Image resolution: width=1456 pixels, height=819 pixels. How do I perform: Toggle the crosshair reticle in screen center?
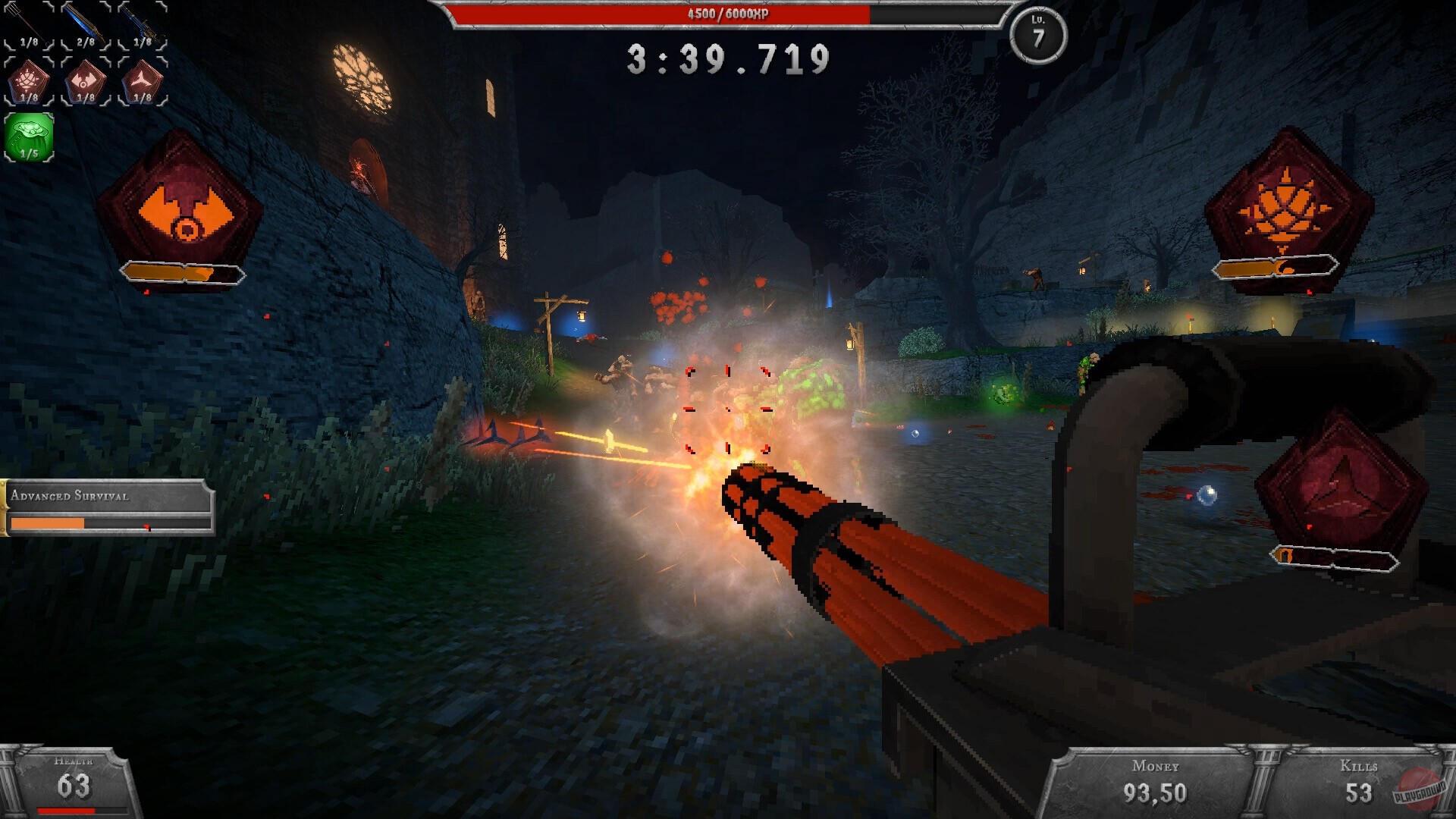coord(728,409)
